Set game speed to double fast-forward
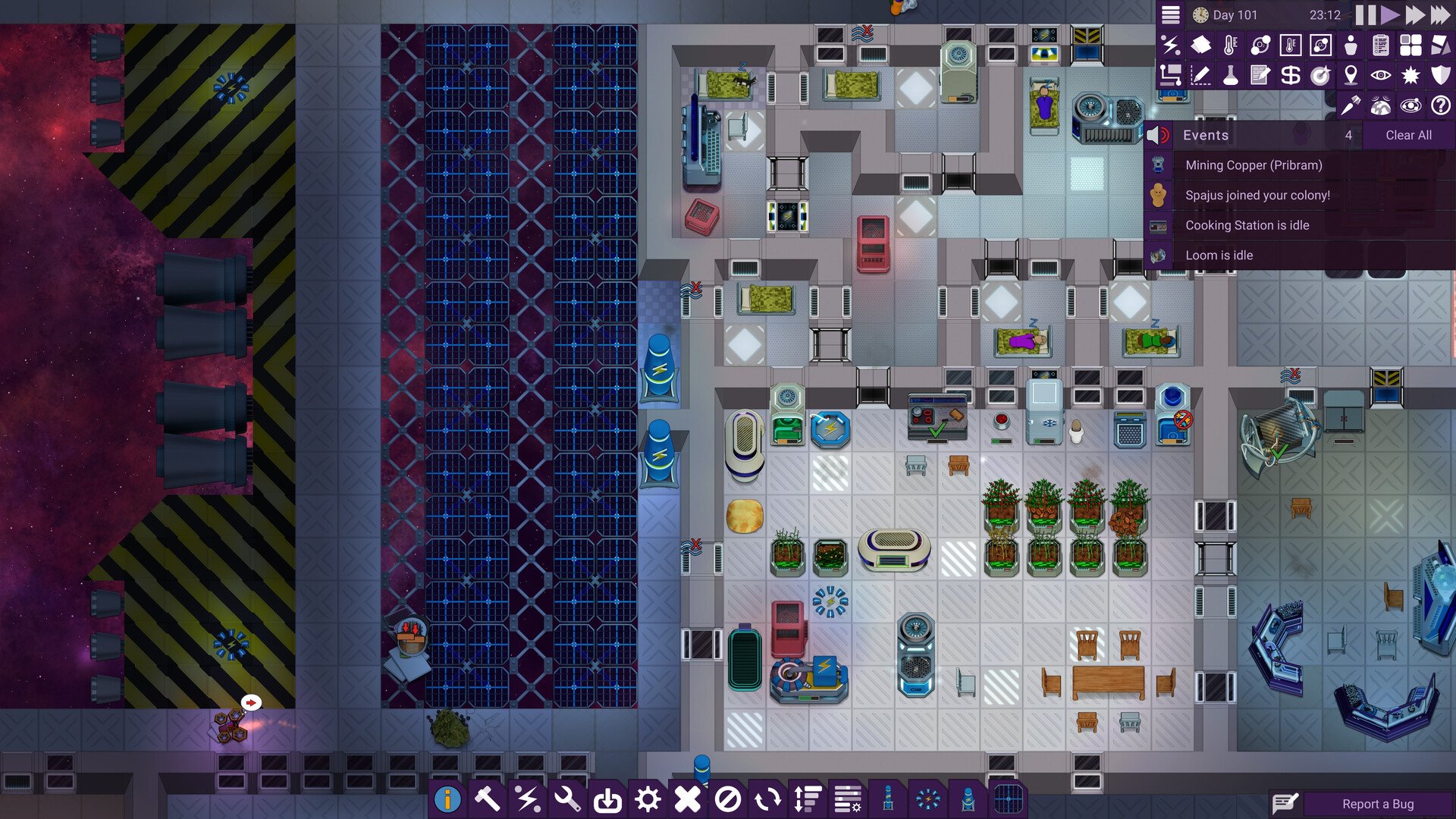Viewport: 1456px width, 819px height. tap(1415, 15)
